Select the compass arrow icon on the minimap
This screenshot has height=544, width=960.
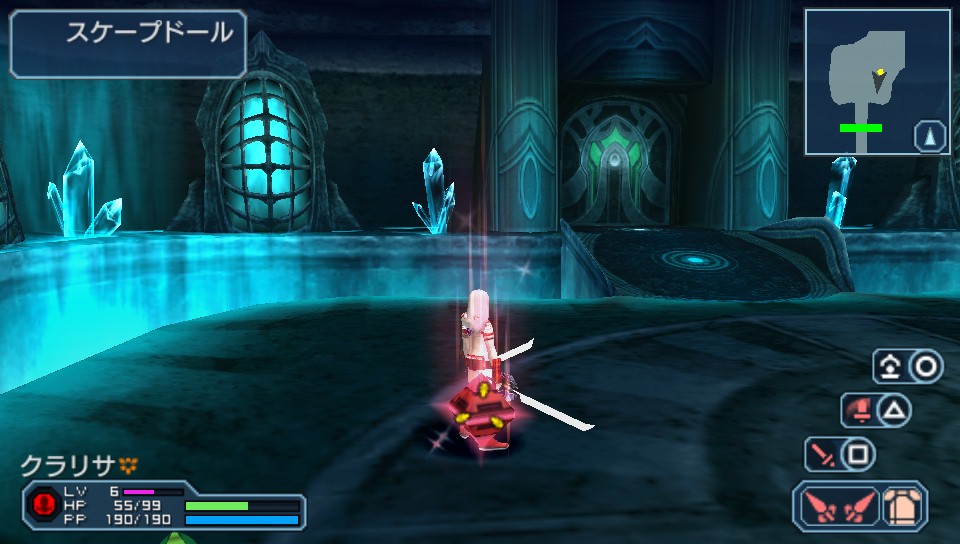(x=929, y=135)
